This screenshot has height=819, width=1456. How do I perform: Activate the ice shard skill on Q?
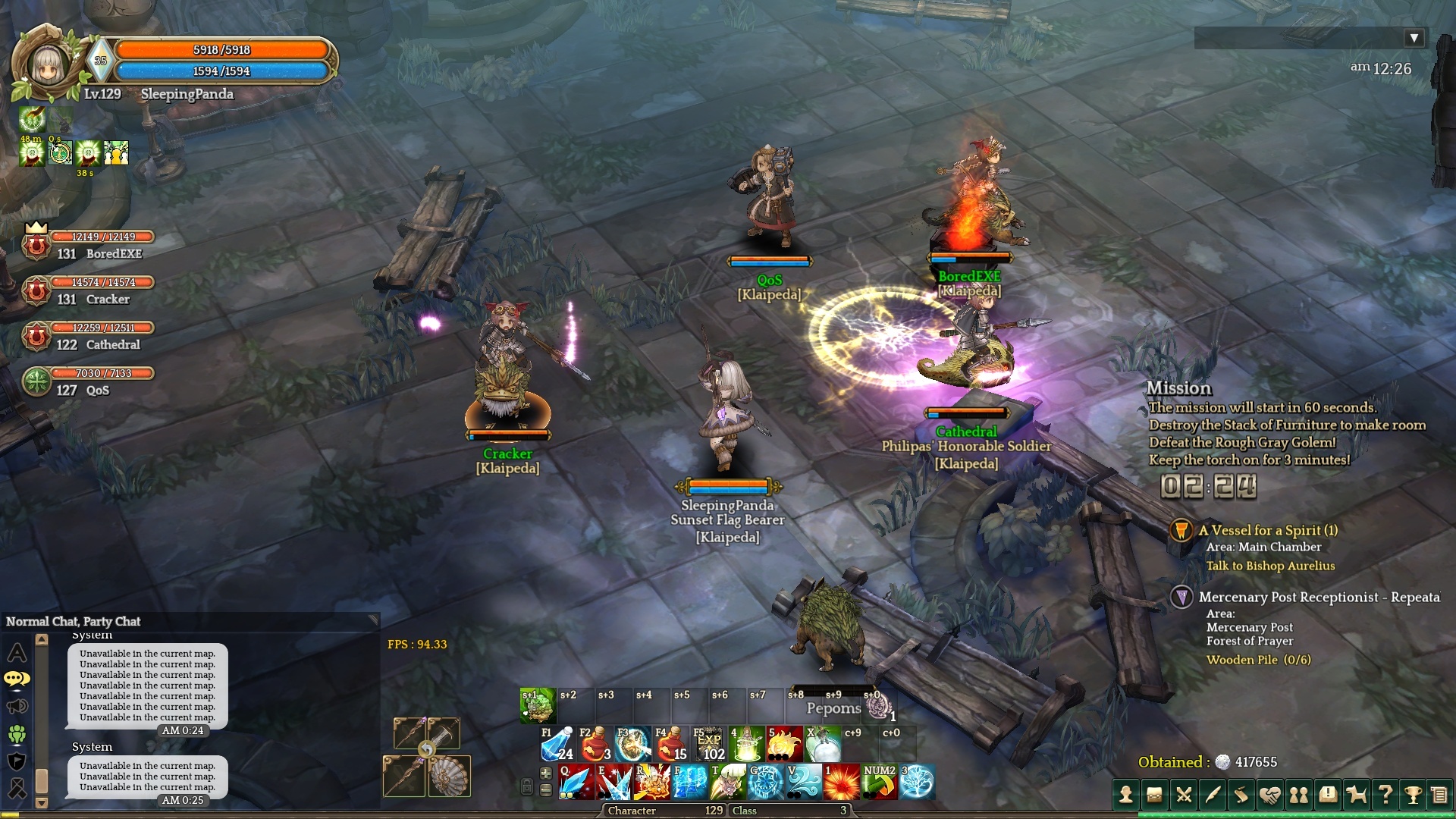576,782
